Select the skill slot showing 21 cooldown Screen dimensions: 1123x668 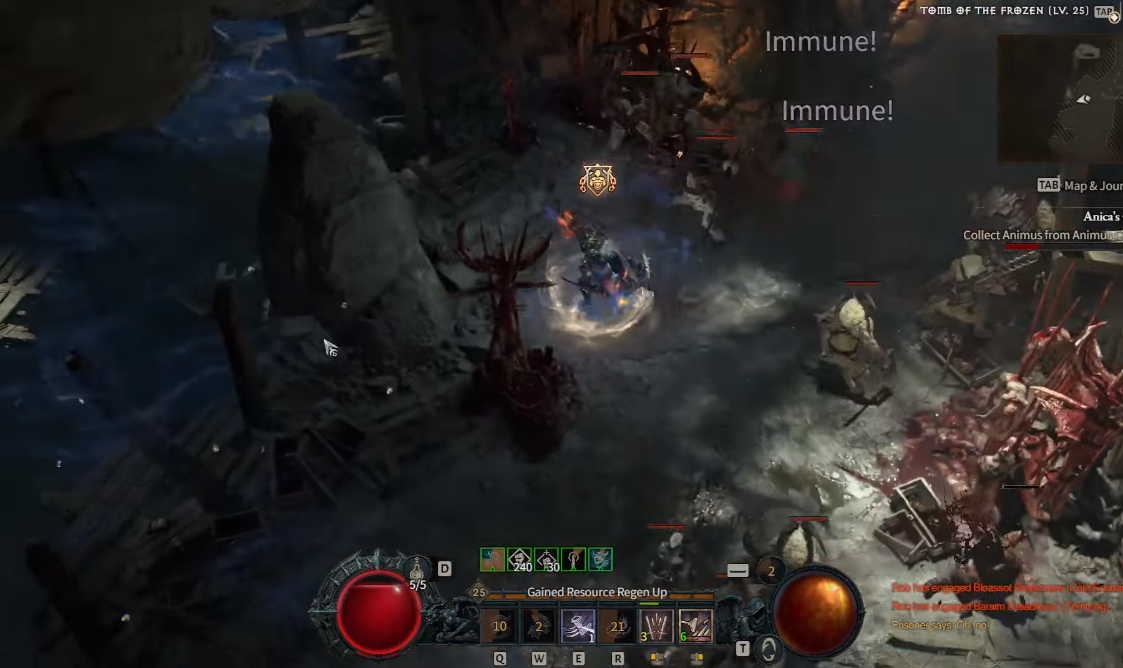[617, 626]
